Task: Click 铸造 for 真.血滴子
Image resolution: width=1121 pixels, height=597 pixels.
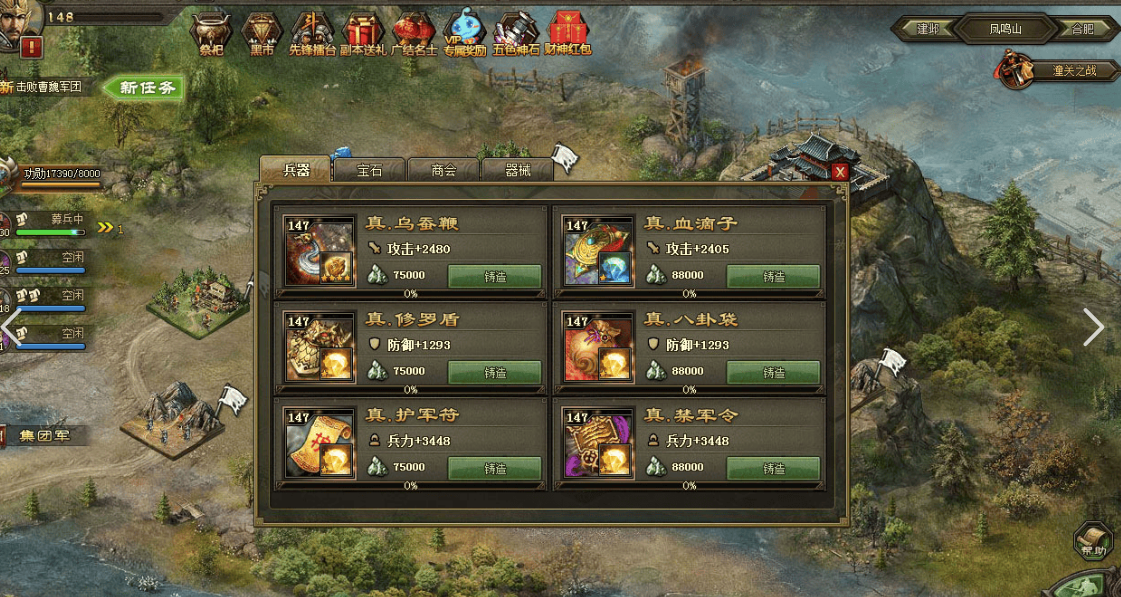Action: [773, 277]
